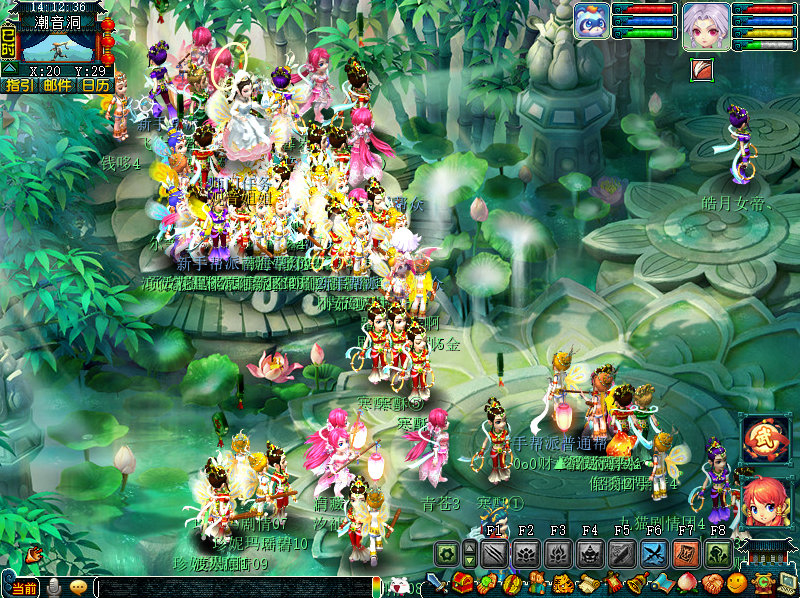Open the smiley face emoji icon
This screenshot has width=800, height=598.
736,583
